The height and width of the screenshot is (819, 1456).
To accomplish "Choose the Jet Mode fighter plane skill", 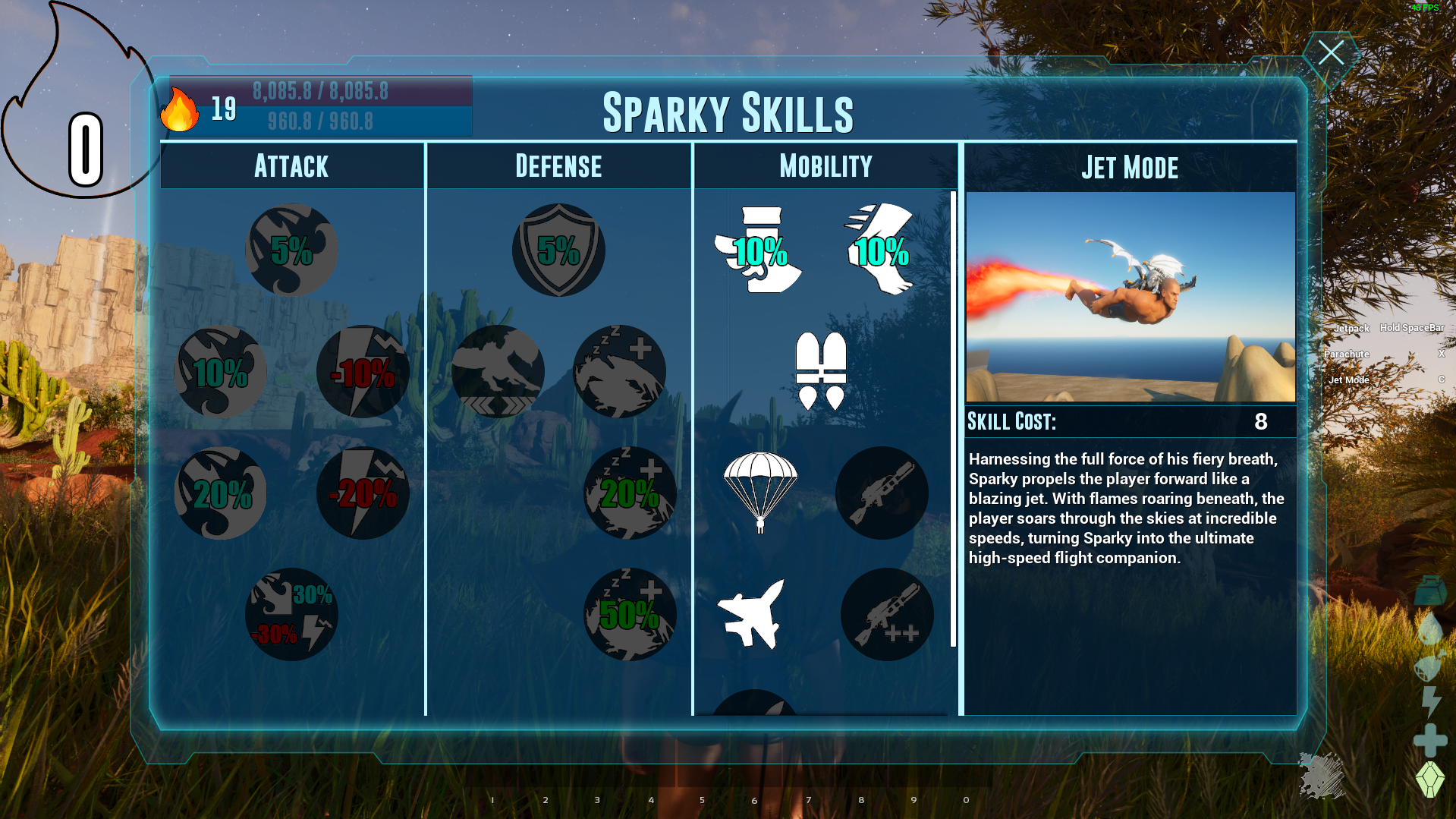I will (x=752, y=614).
